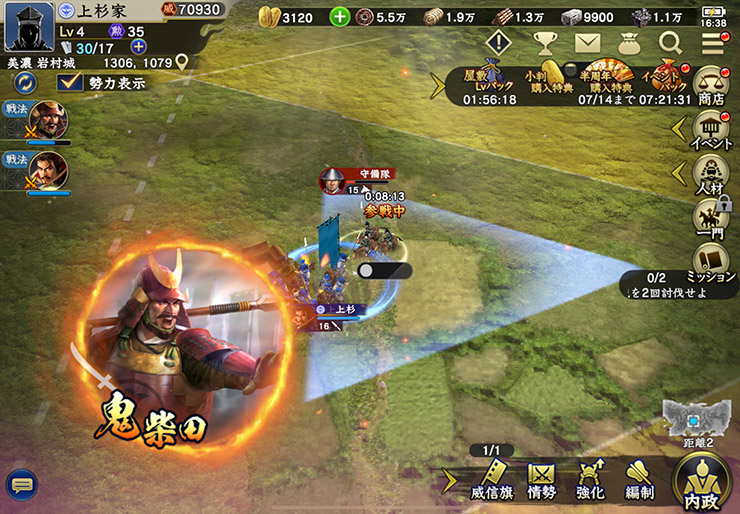Open the イベント events menu
This screenshot has height=514, width=740.
coord(711,131)
